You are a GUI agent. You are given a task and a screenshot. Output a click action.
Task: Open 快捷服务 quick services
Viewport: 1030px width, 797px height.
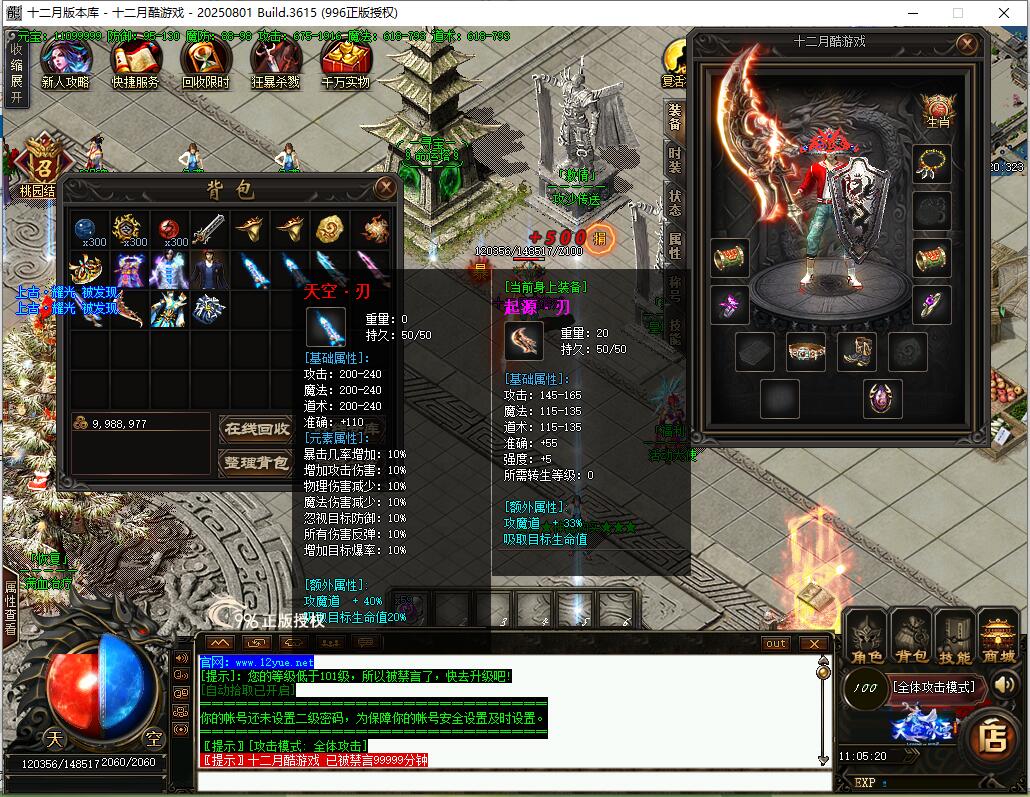pyautogui.click(x=135, y=62)
